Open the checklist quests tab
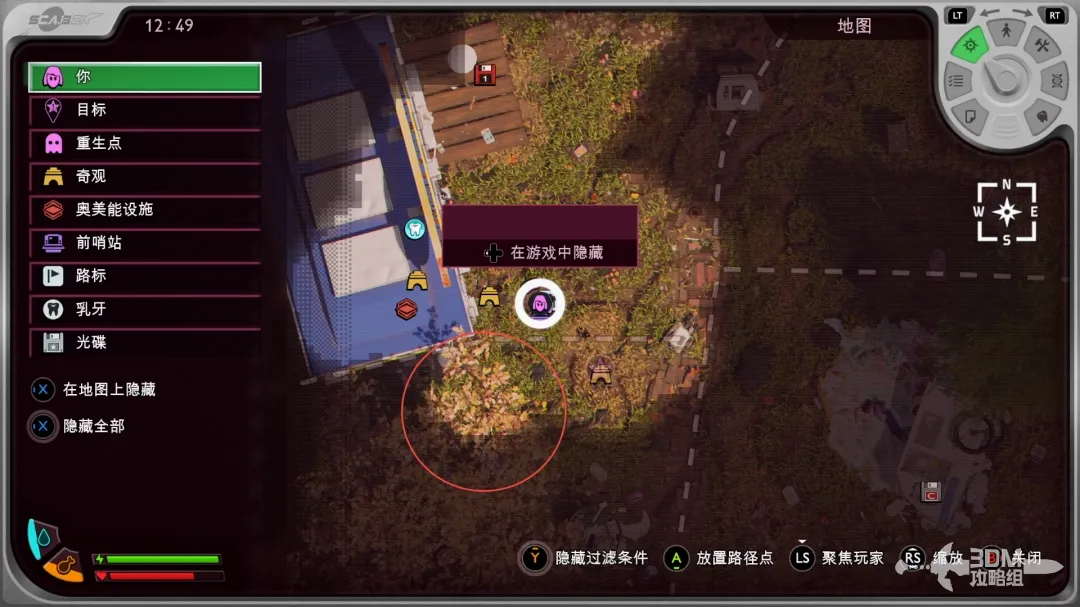The width and height of the screenshot is (1080, 607). 956,81
